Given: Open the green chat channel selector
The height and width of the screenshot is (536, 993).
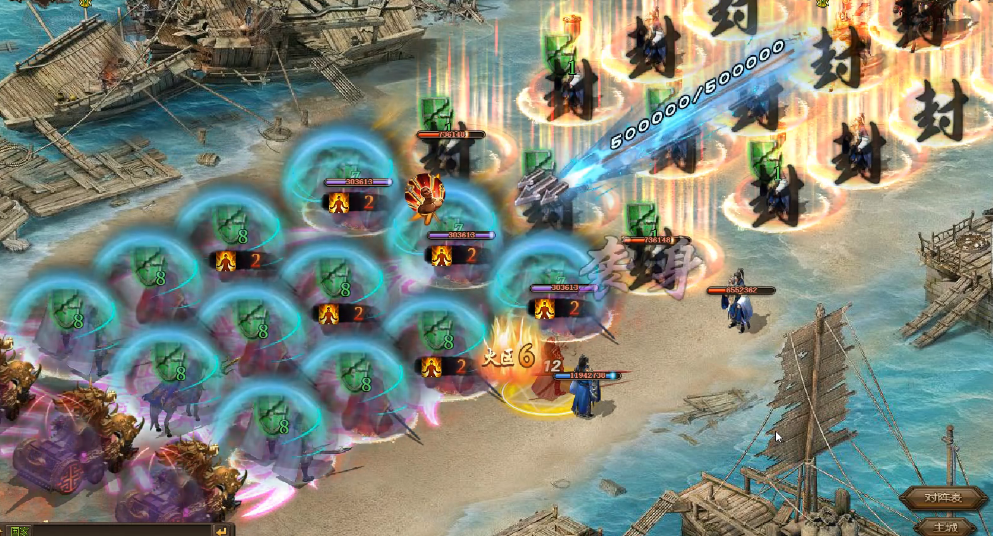Looking at the screenshot, I should (x=18, y=530).
